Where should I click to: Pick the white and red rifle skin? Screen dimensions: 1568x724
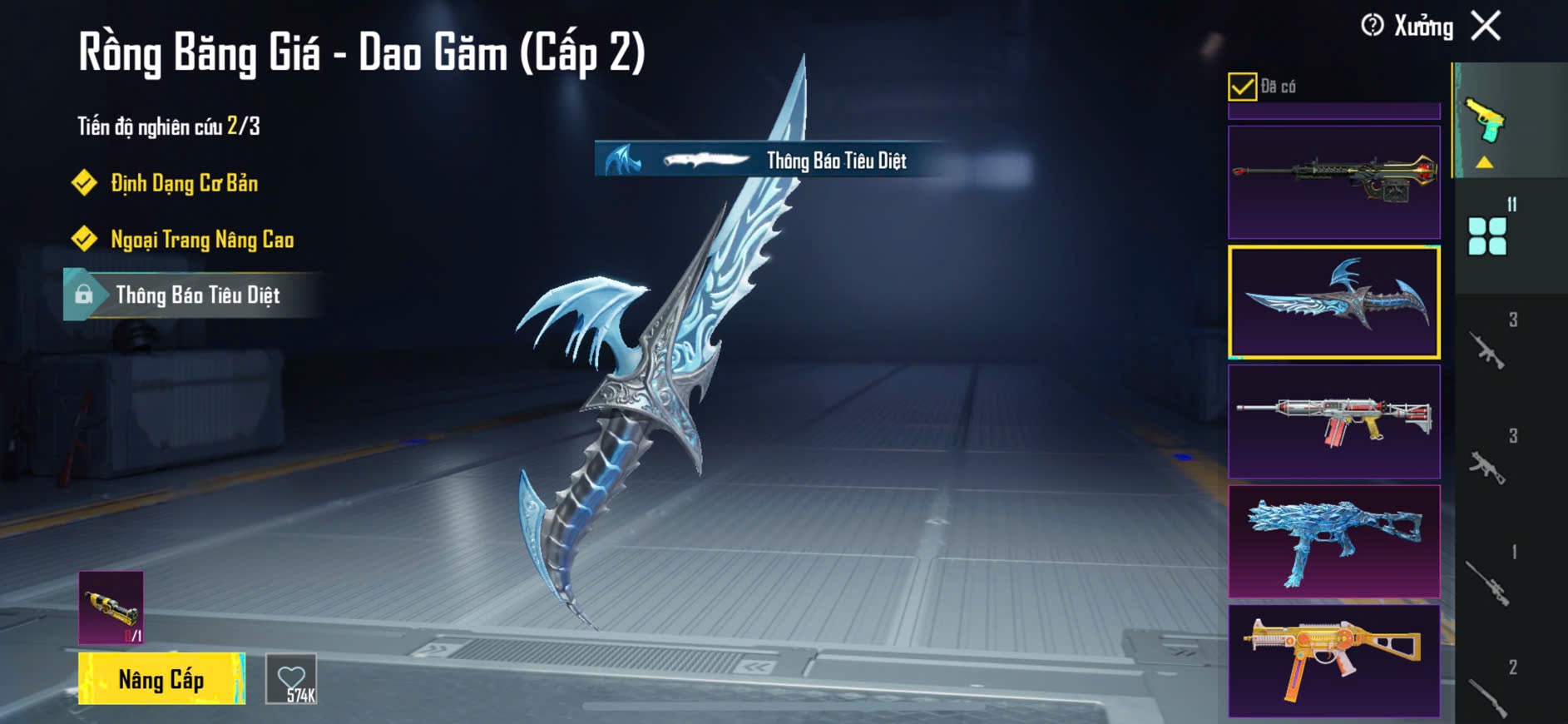pos(1333,421)
